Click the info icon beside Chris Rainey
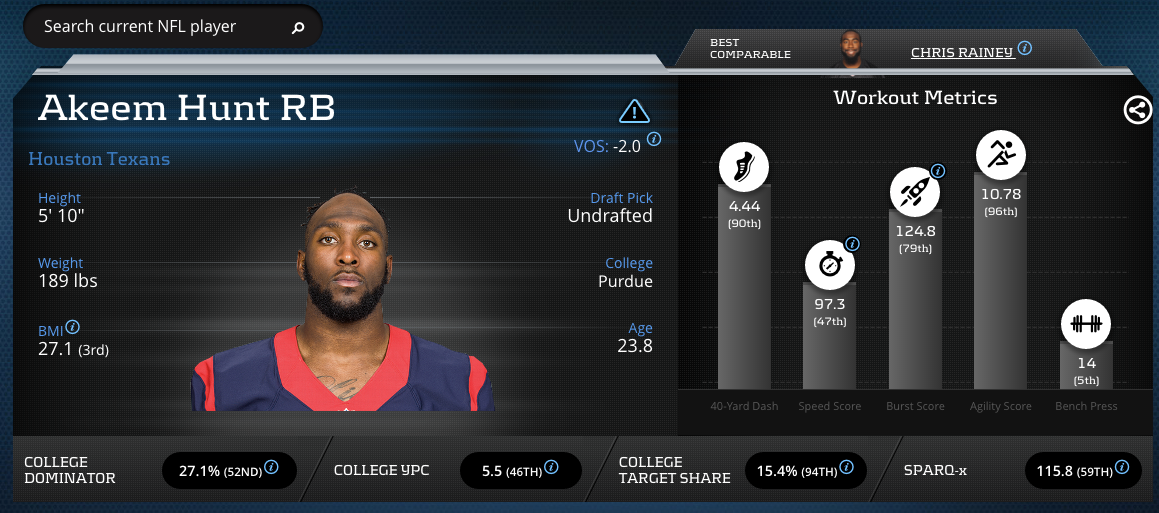The image size is (1159, 513). coord(1025,48)
